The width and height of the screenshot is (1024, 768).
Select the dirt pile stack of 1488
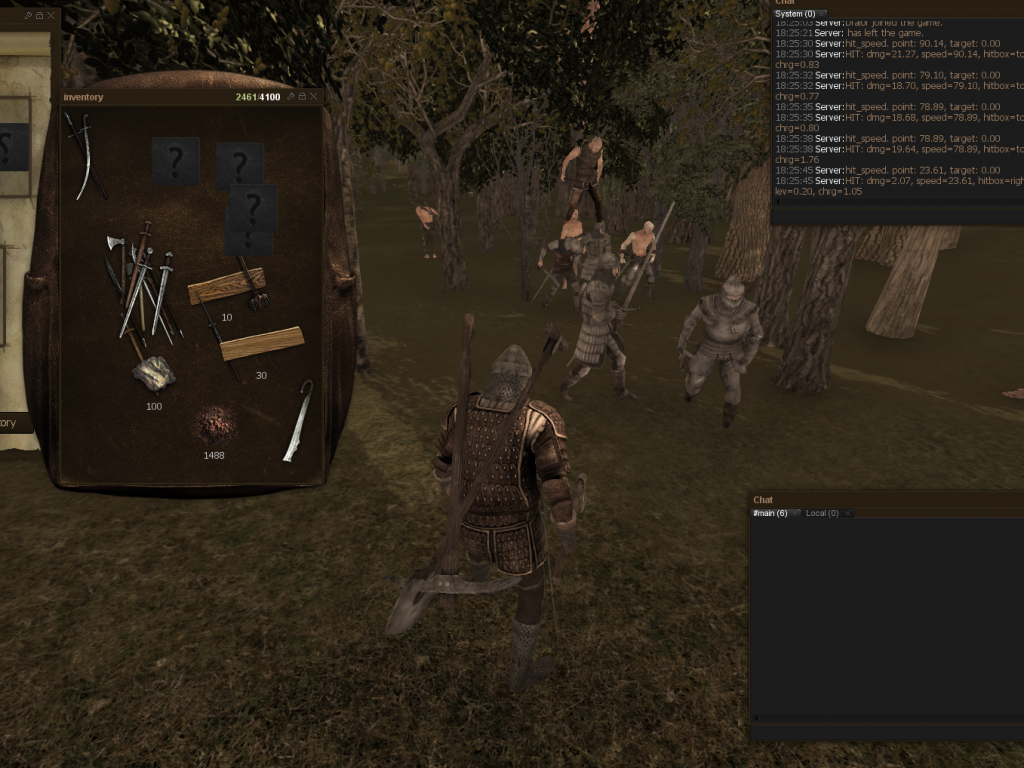click(x=214, y=424)
